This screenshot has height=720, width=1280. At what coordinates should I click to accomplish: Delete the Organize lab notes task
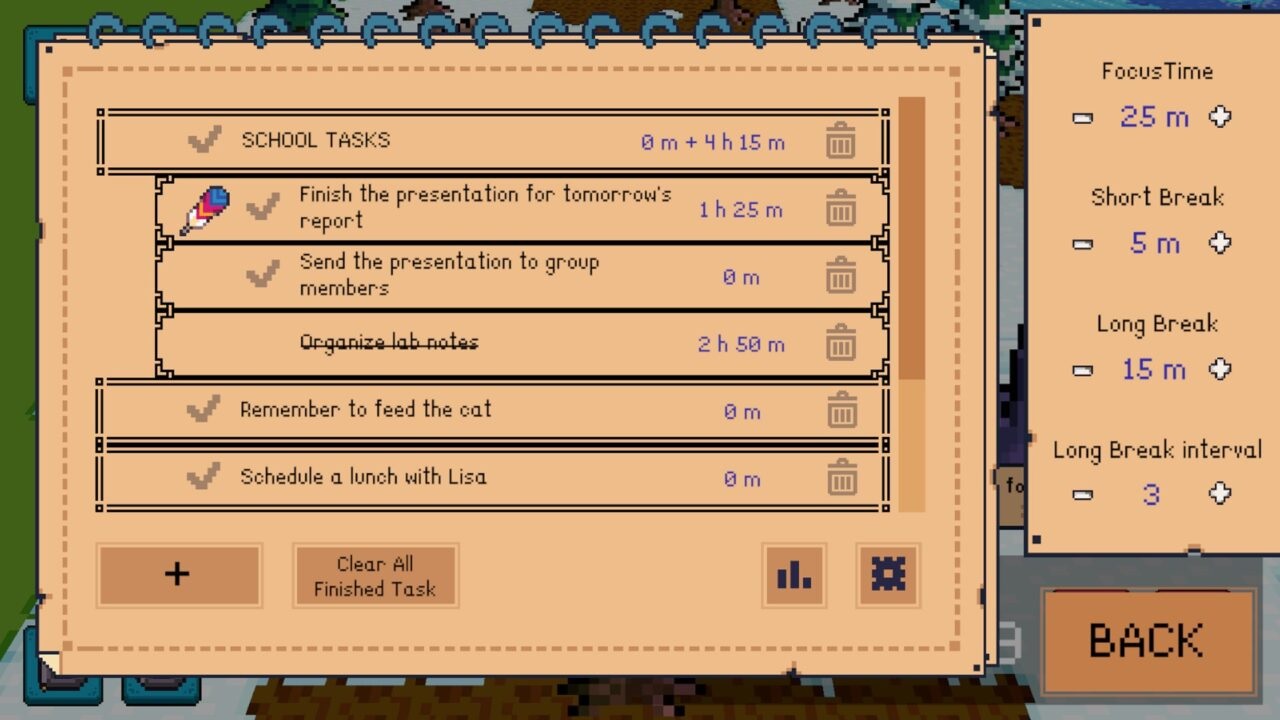[840, 344]
